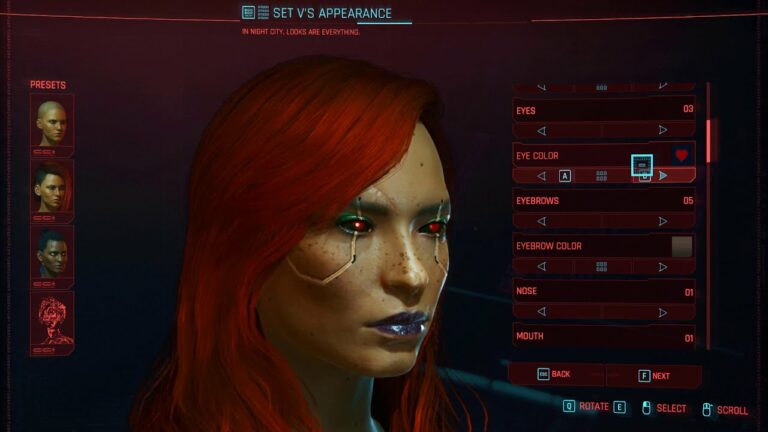The width and height of the screenshot is (768, 432).
Task: Select previous Eyebrow Color
Action: click(542, 267)
